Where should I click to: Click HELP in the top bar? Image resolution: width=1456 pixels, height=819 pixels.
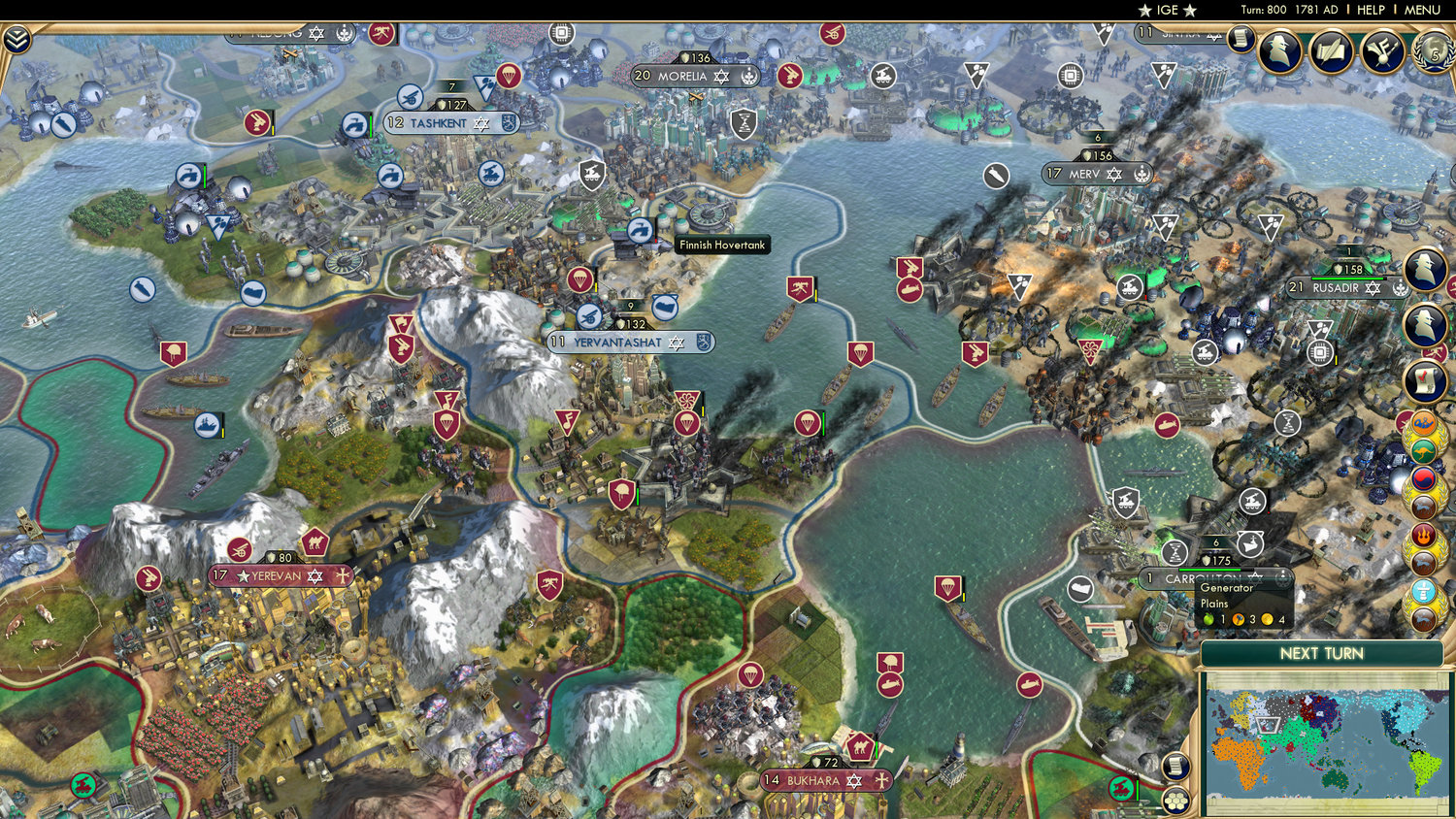pyautogui.click(x=1372, y=10)
